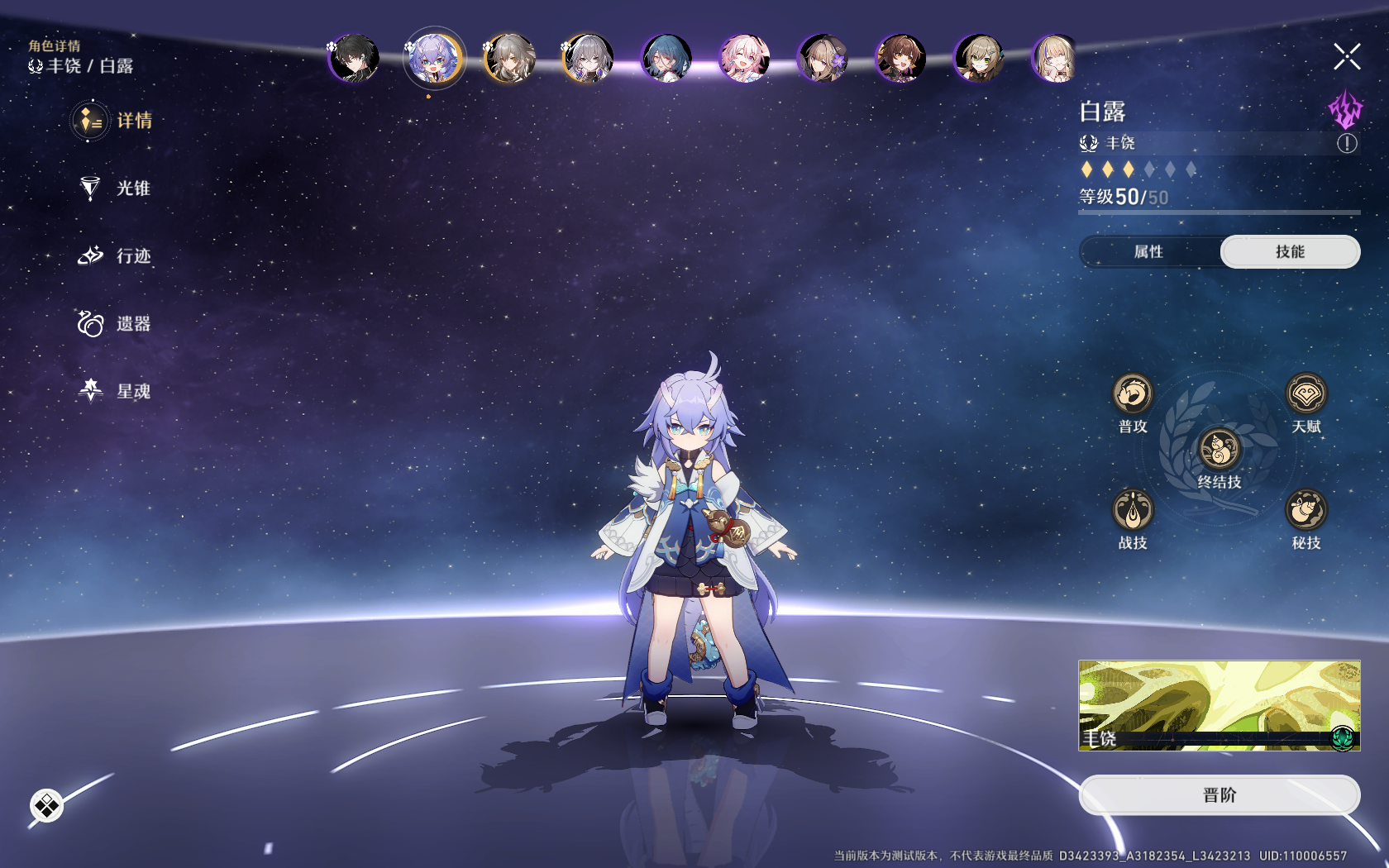This screenshot has width=1389, height=868.
Task: Open the 终结技 ultimate skill icon
Action: [x=1220, y=450]
